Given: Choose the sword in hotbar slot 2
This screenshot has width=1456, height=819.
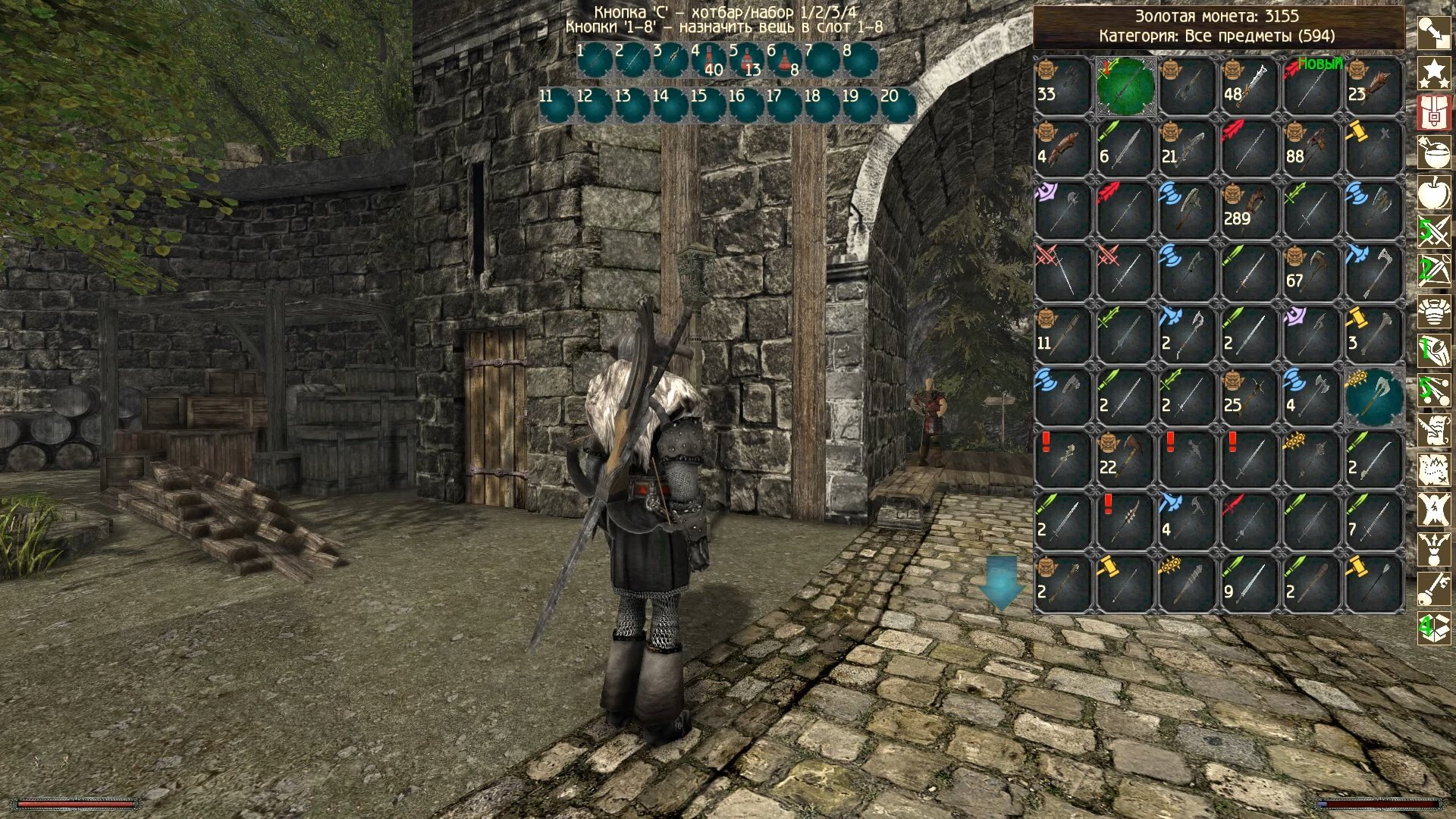Looking at the screenshot, I should click(633, 60).
